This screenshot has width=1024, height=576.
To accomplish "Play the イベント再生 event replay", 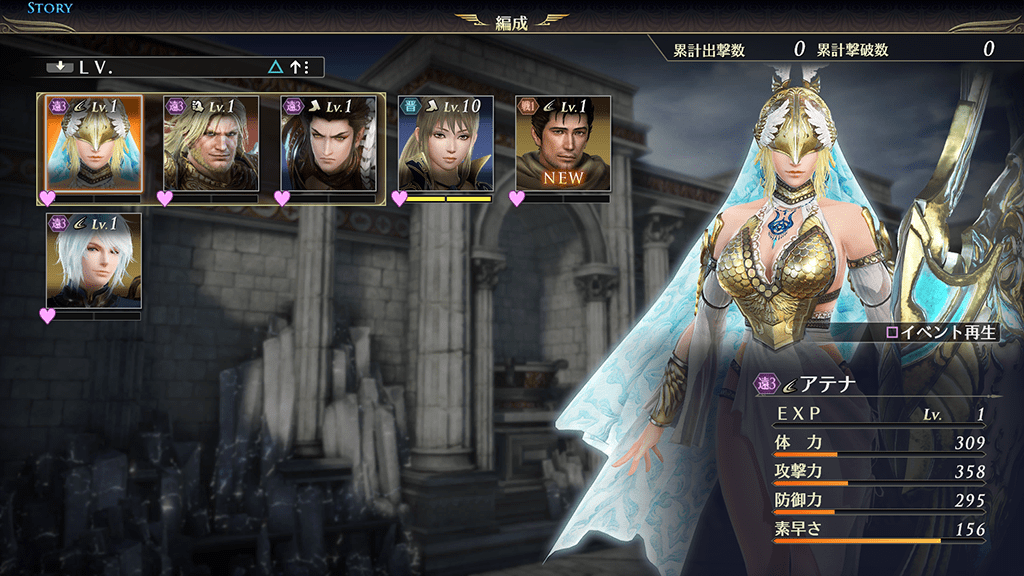I will point(942,332).
